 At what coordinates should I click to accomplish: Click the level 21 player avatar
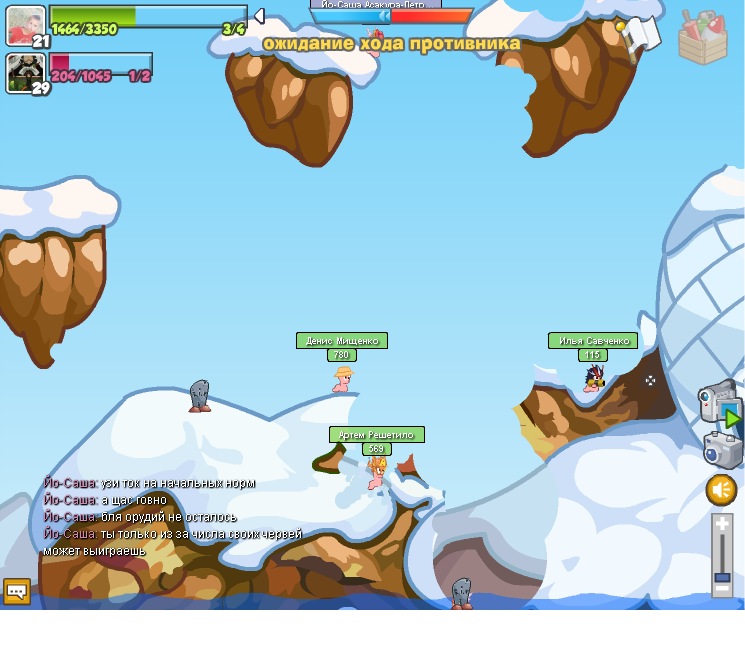click(26, 25)
